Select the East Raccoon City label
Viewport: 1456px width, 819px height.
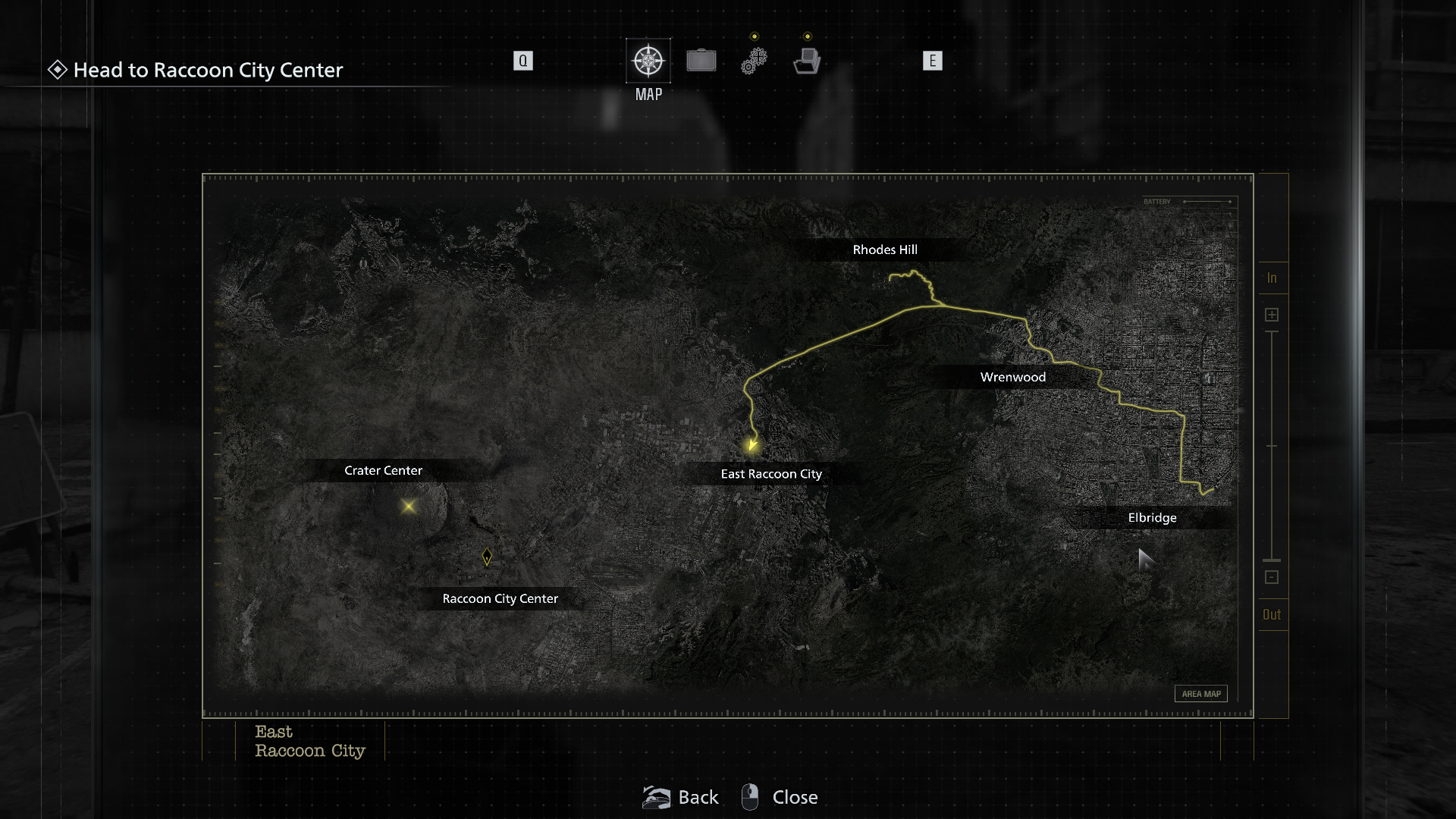tap(771, 474)
